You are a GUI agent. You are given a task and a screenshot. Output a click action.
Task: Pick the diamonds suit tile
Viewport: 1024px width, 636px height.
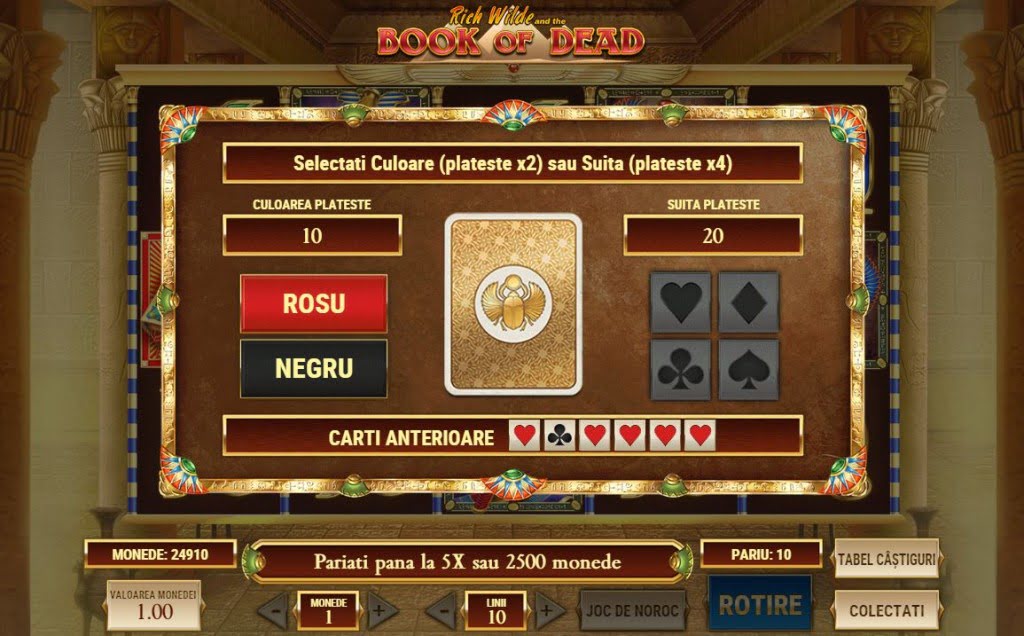pos(749,302)
